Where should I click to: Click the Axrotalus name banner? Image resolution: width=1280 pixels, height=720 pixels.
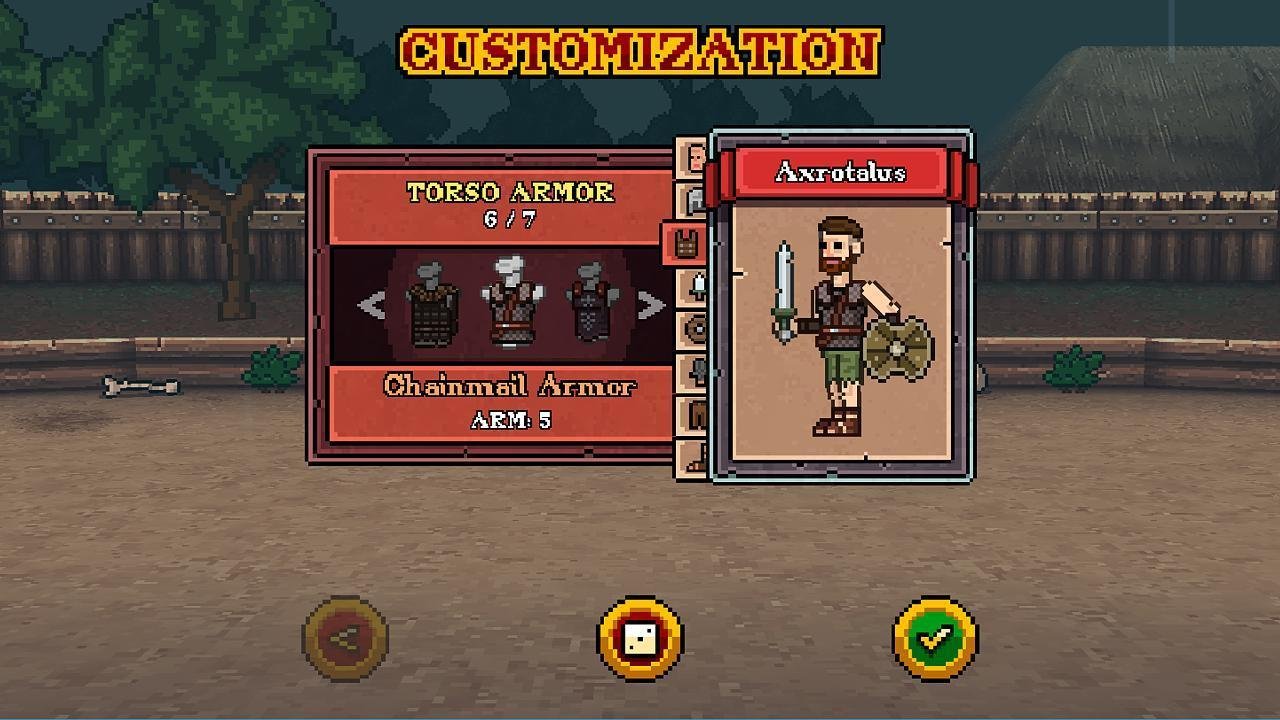pos(840,173)
